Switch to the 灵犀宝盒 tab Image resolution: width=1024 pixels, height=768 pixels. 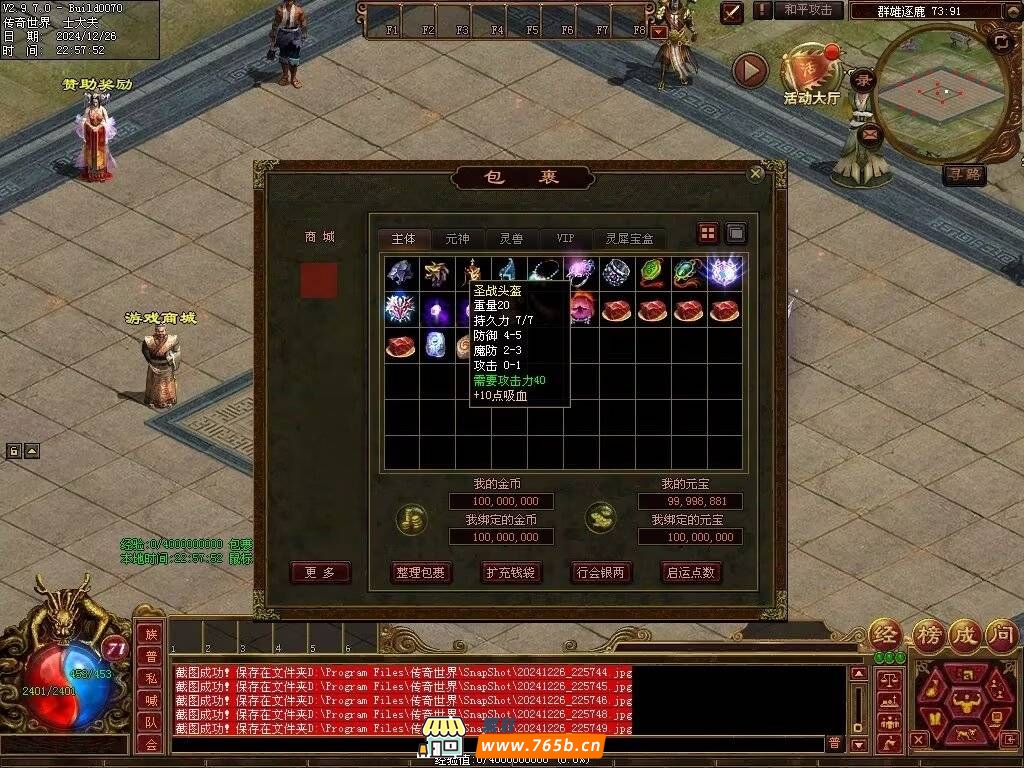click(x=629, y=239)
